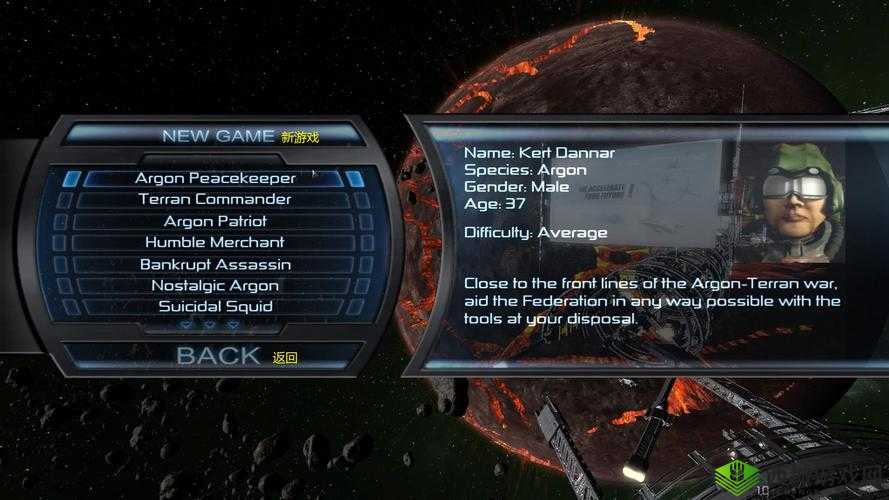889x500 pixels.
Task: Choose the Terran Commander game start
Action: click(215, 199)
